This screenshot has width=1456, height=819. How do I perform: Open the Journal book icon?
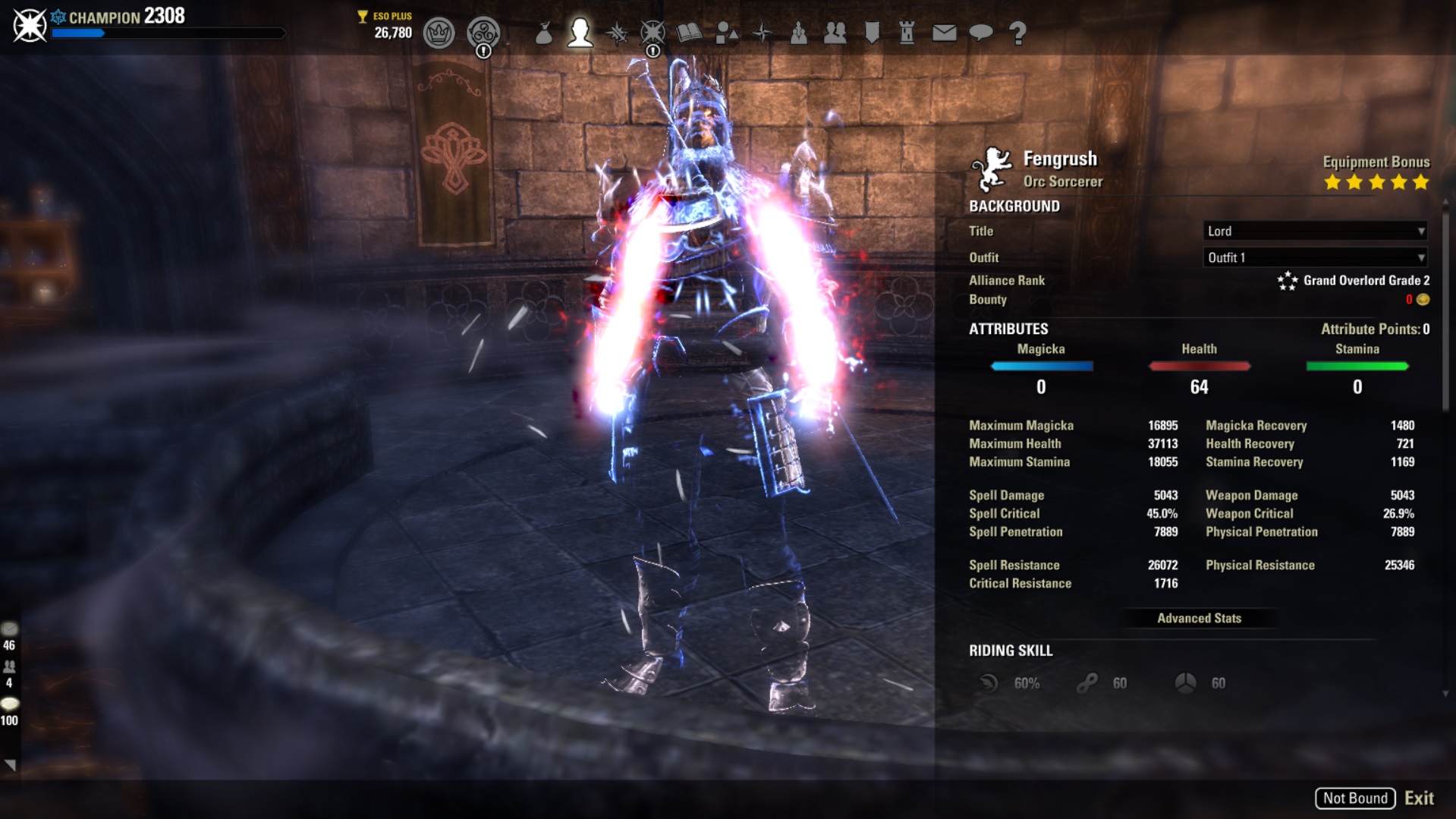689,33
